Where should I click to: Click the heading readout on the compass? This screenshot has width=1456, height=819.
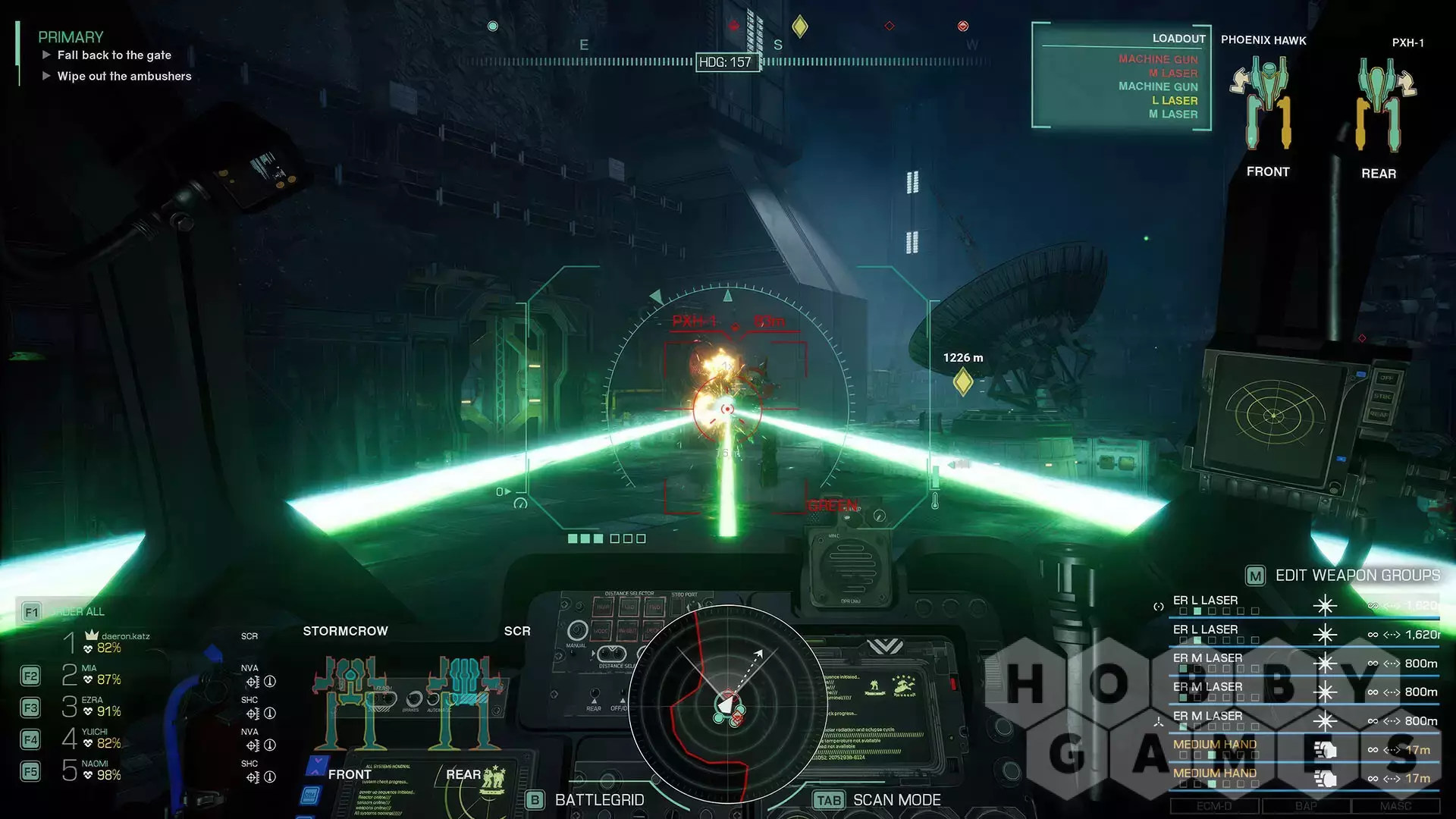725,62
